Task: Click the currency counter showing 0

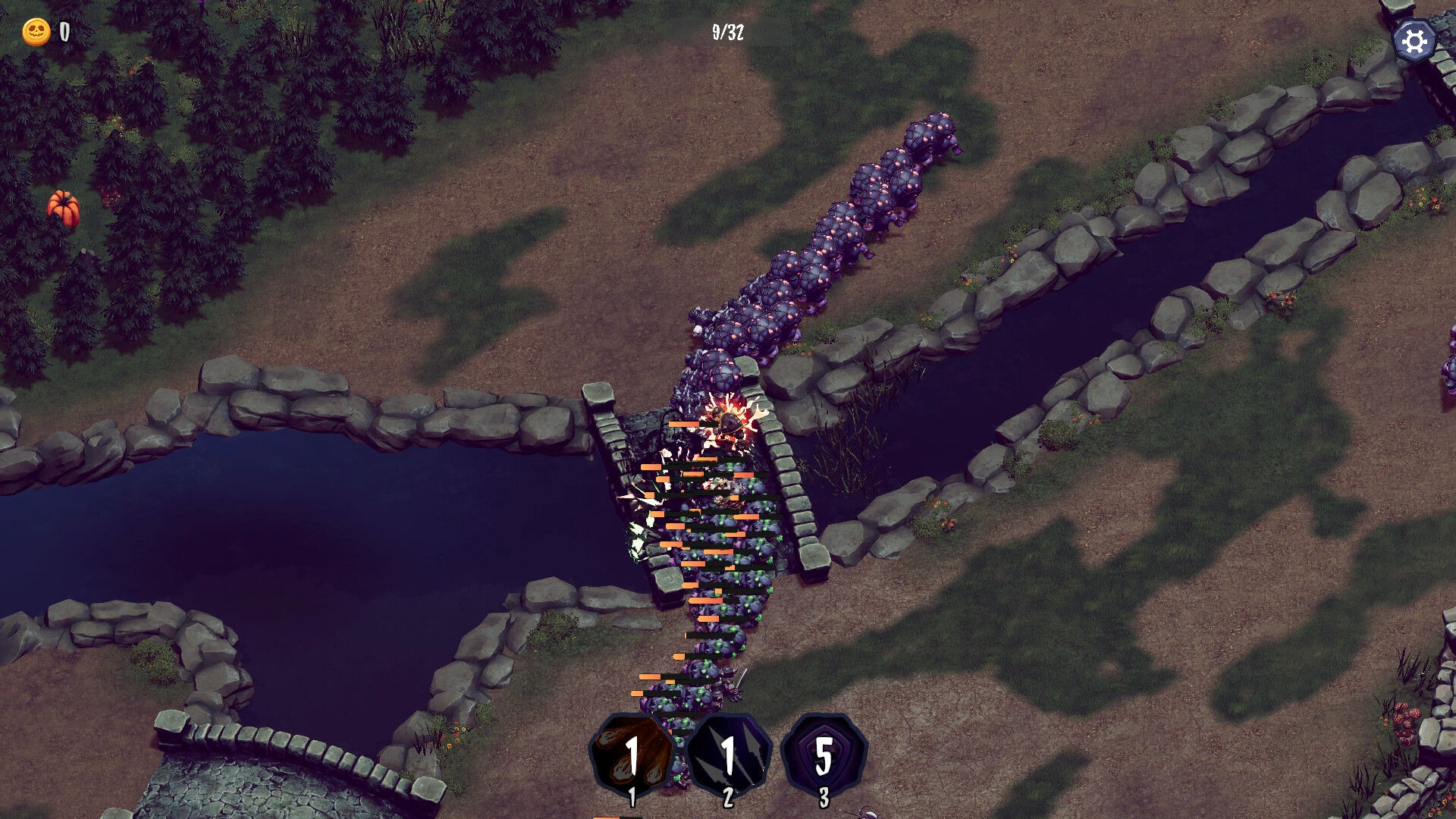Action: (x=64, y=32)
